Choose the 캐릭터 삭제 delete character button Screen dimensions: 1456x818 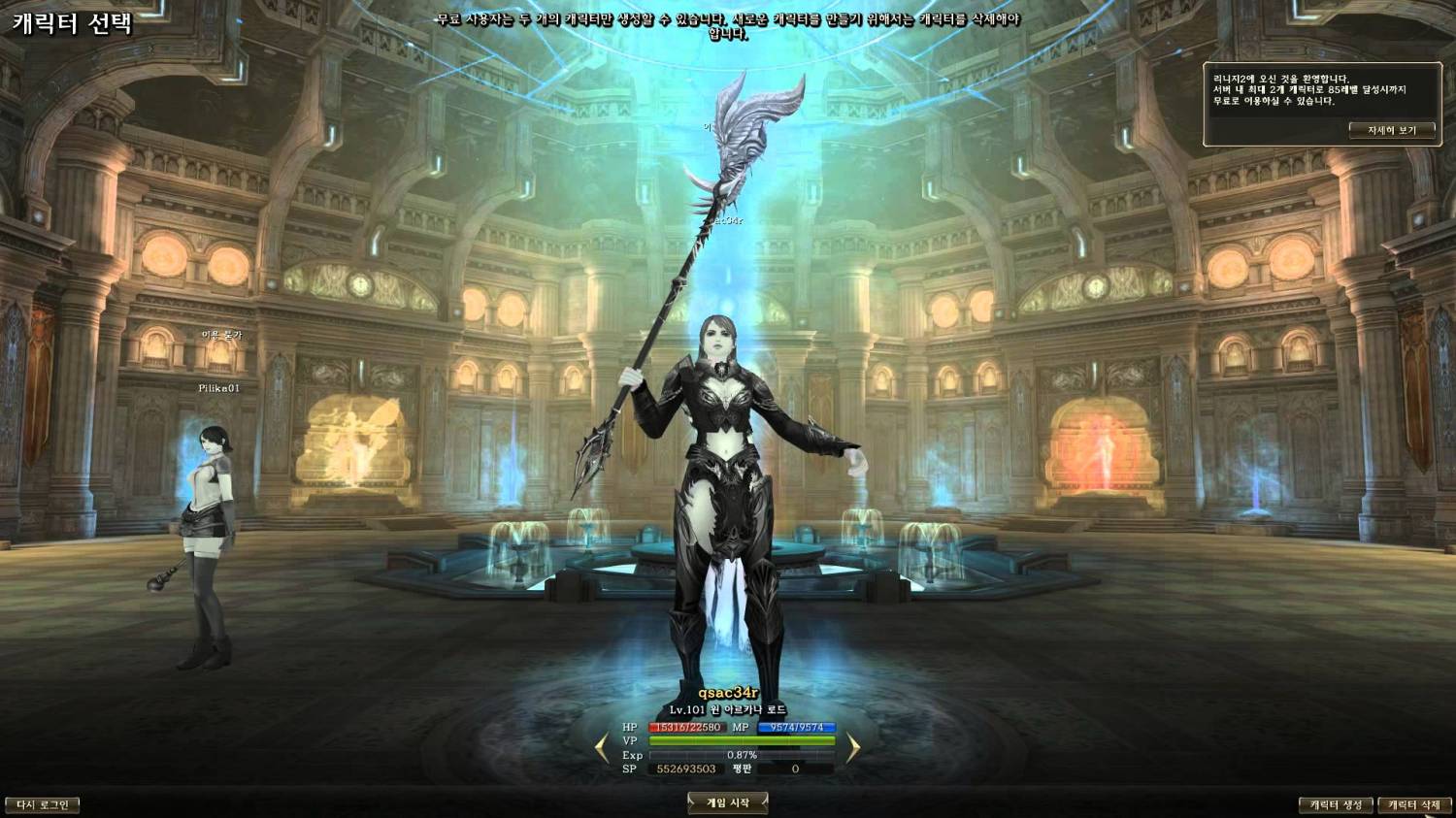tap(1413, 804)
